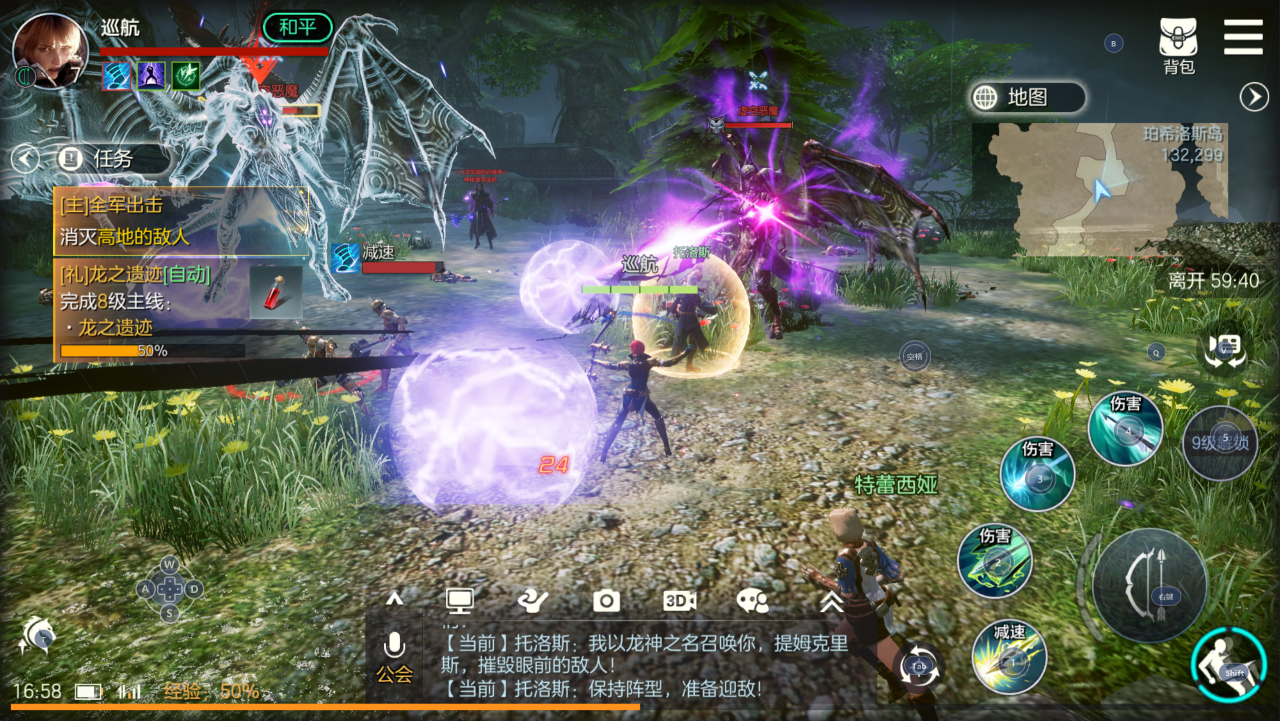Select the 全军出击 main quest entry

(x=182, y=220)
